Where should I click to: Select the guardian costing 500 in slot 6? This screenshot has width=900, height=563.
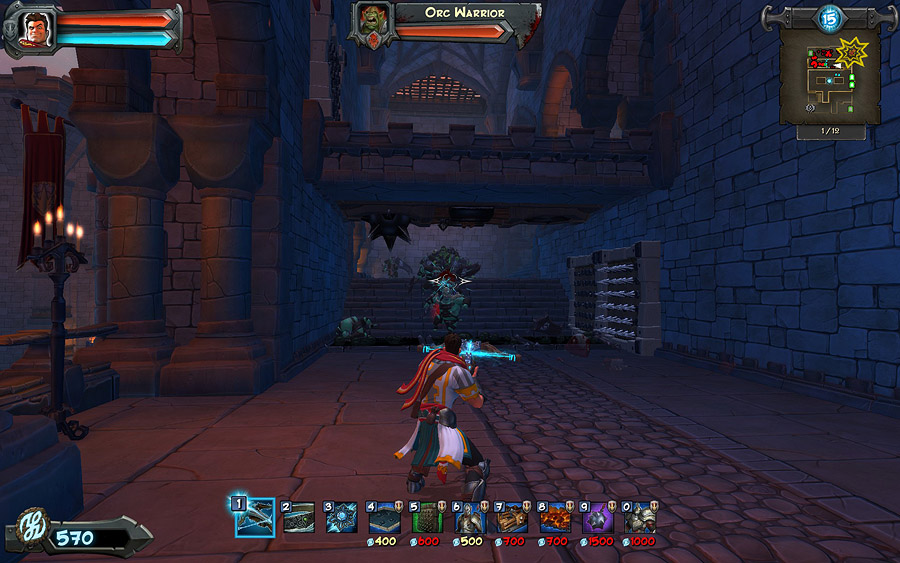[x=470, y=517]
